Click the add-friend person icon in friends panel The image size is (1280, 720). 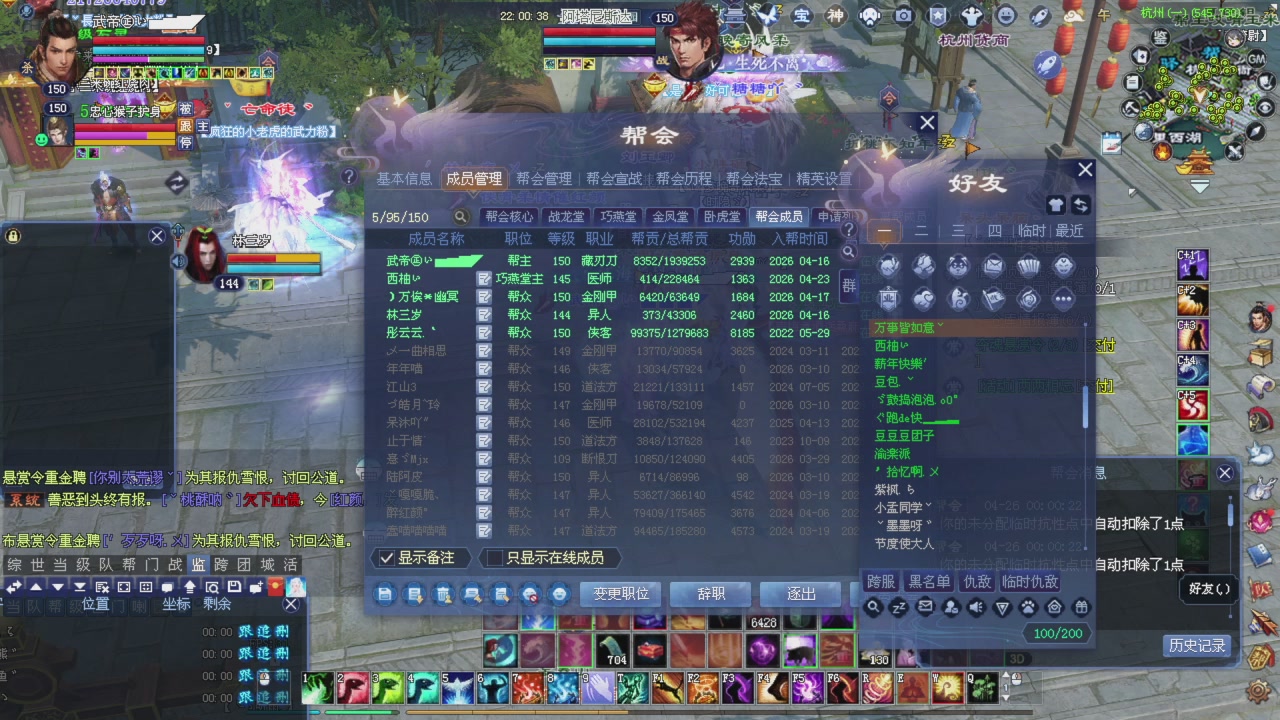tap(950, 607)
